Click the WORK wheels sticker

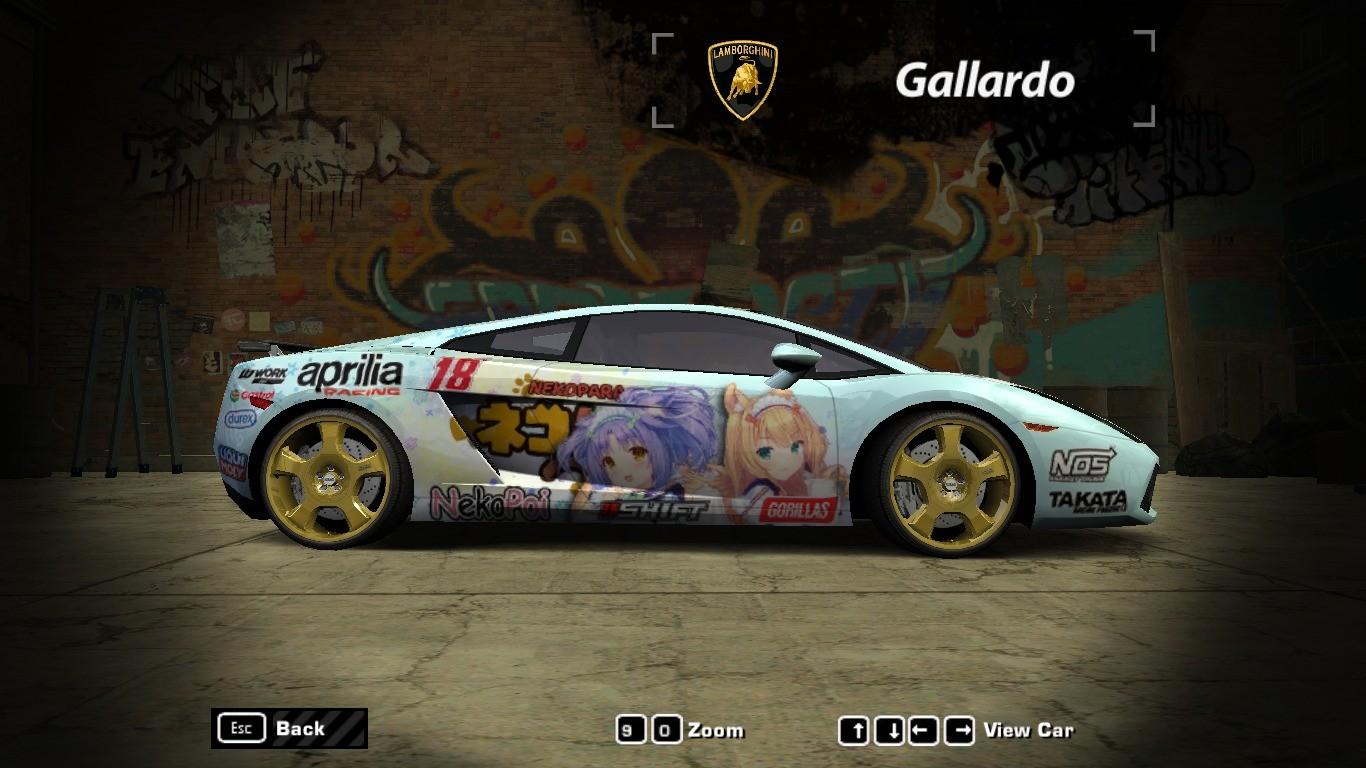pos(263,374)
